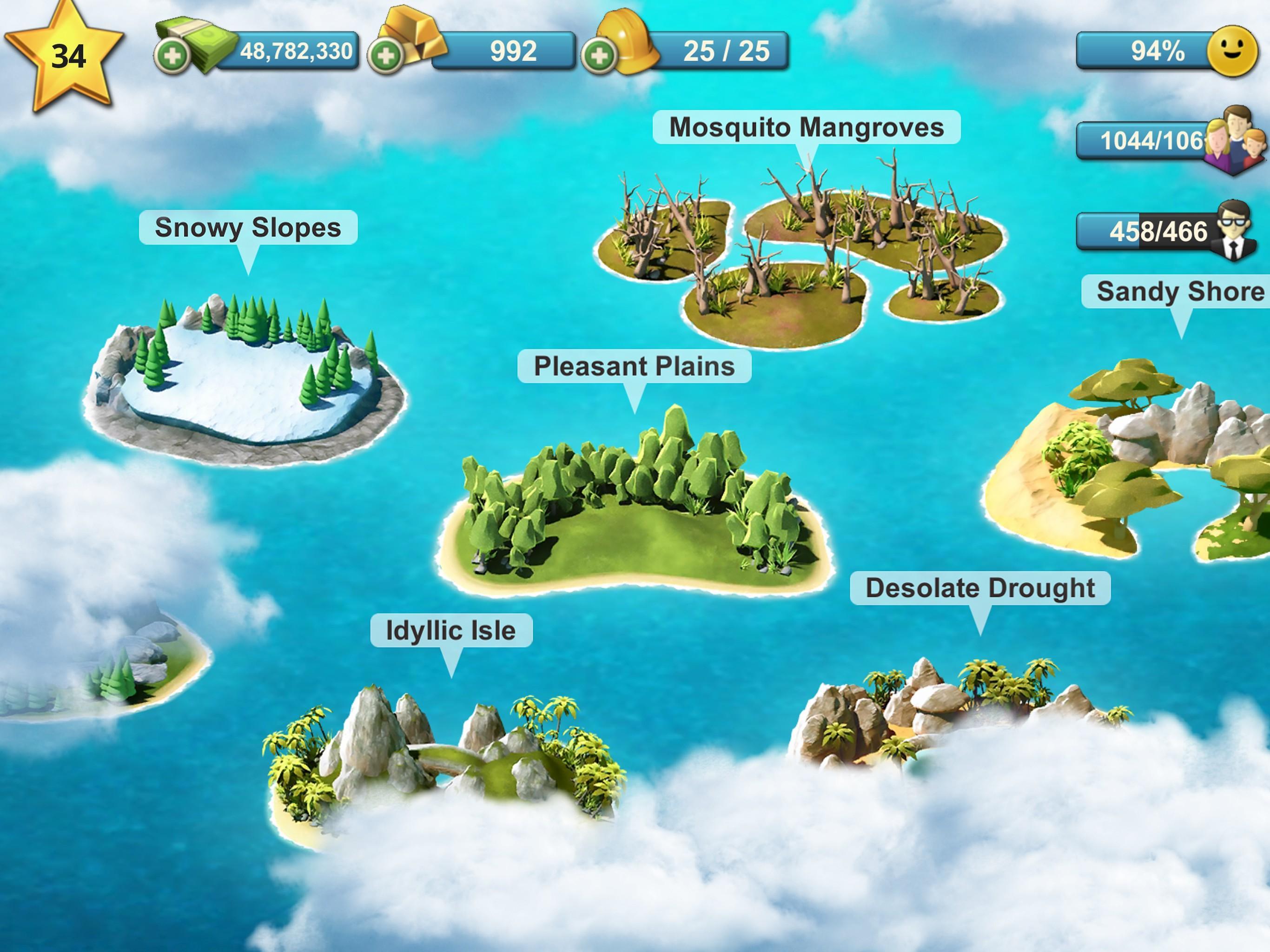The height and width of the screenshot is (952, 1270).
Task: Select the Desolate Drought island label
Action: coord(979,588)
